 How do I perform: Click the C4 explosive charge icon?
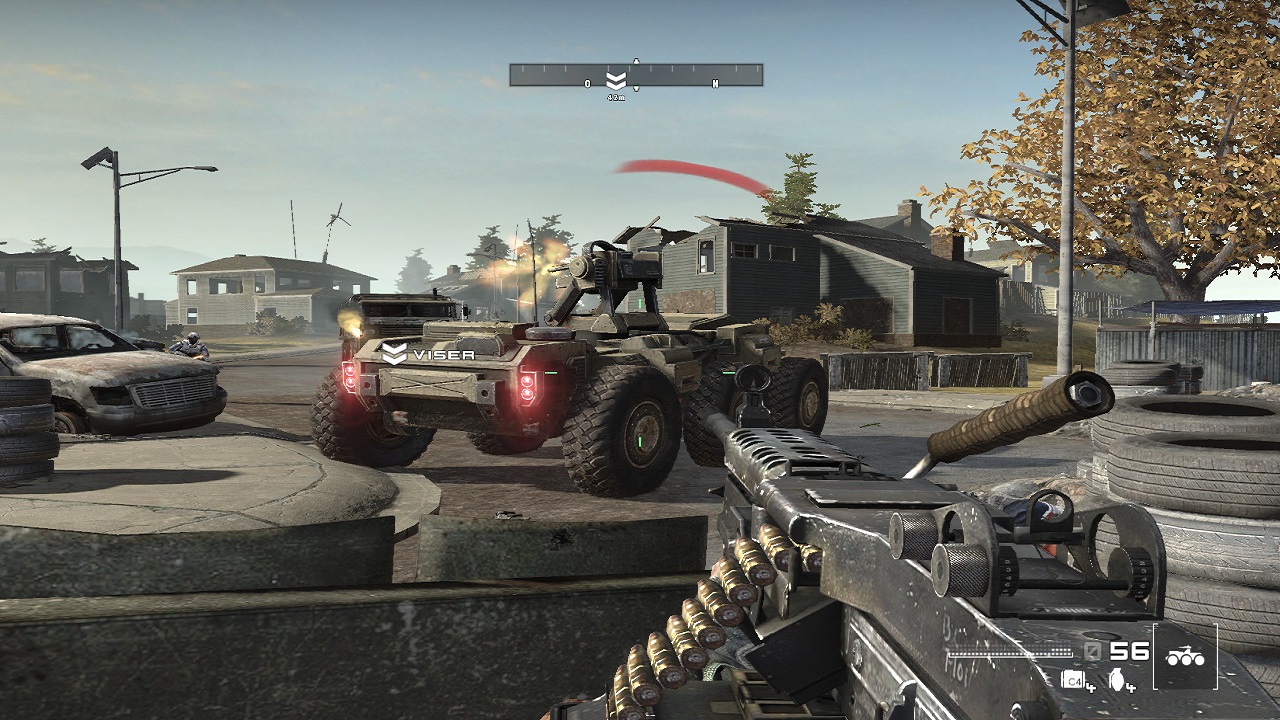[x=1073, y=679]
